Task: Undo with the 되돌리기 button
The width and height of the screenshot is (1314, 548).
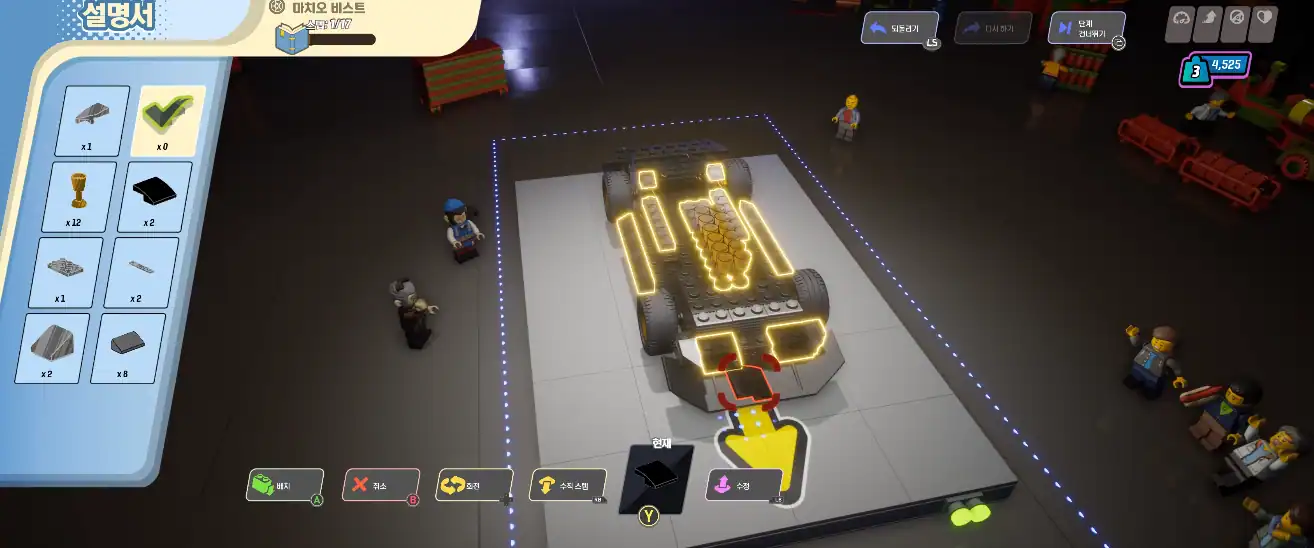Action: [x=899, y=28]
